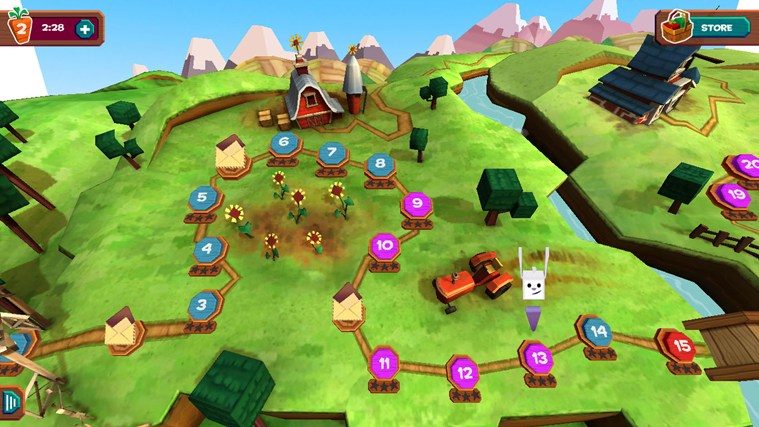759x427 pixels.
Task: Choose level 4 node
Action: coord(208,249)
